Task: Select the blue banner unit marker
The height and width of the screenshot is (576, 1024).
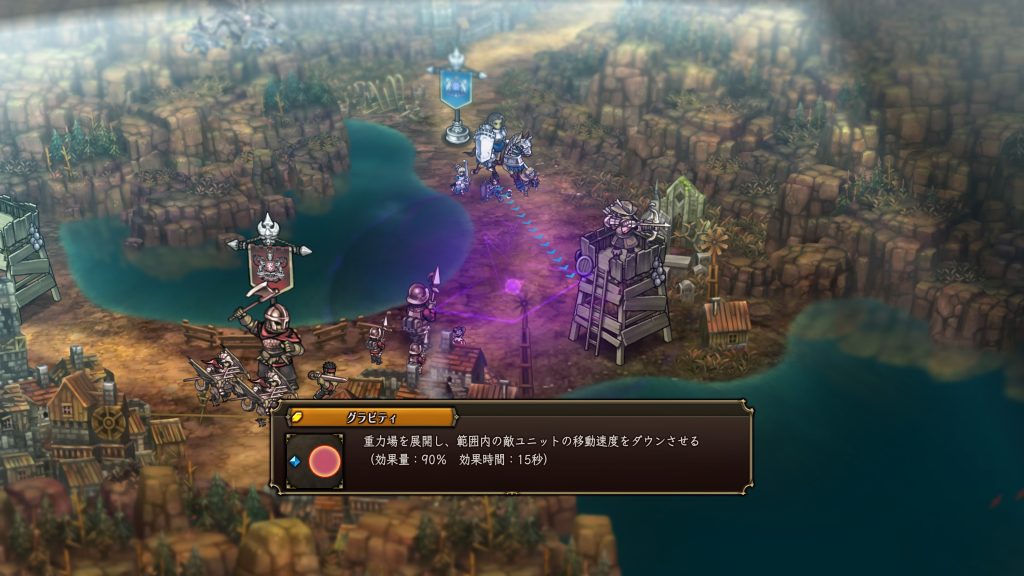Action: (x=457, y=89)
